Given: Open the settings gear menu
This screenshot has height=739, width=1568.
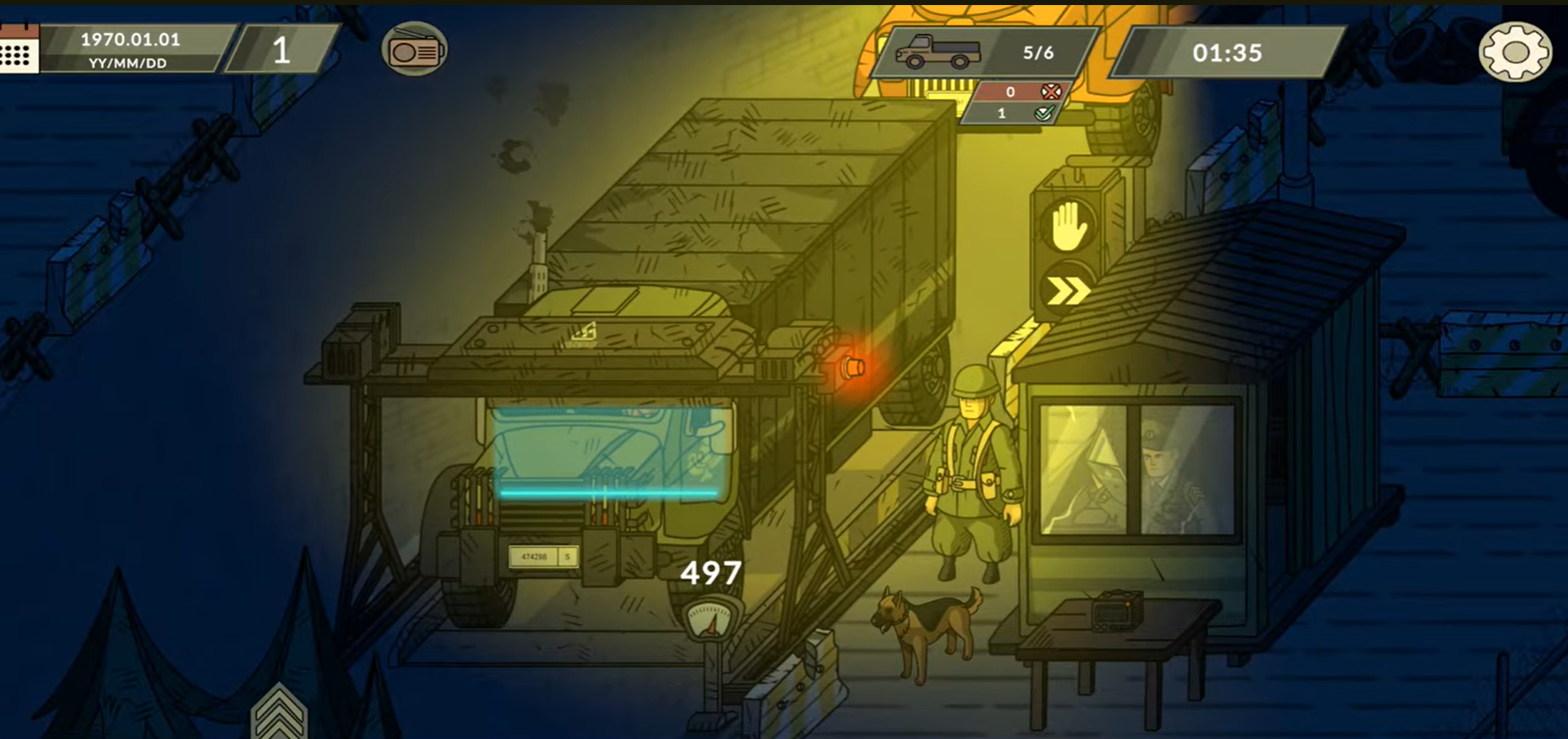Looking at the screenshot, I should [x=1515, y=52].
